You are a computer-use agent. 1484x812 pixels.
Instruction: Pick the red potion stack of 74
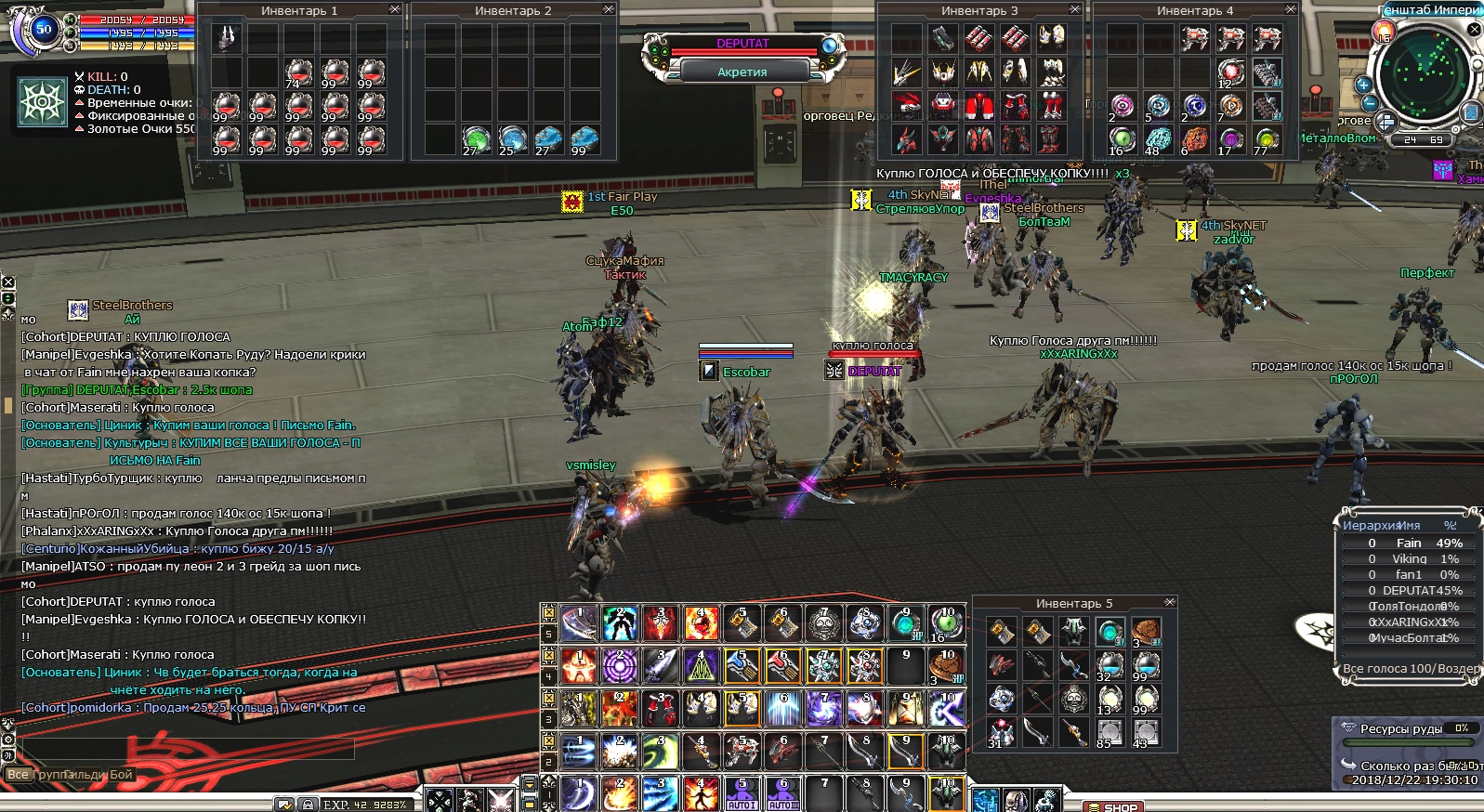(x=298, y=72)
